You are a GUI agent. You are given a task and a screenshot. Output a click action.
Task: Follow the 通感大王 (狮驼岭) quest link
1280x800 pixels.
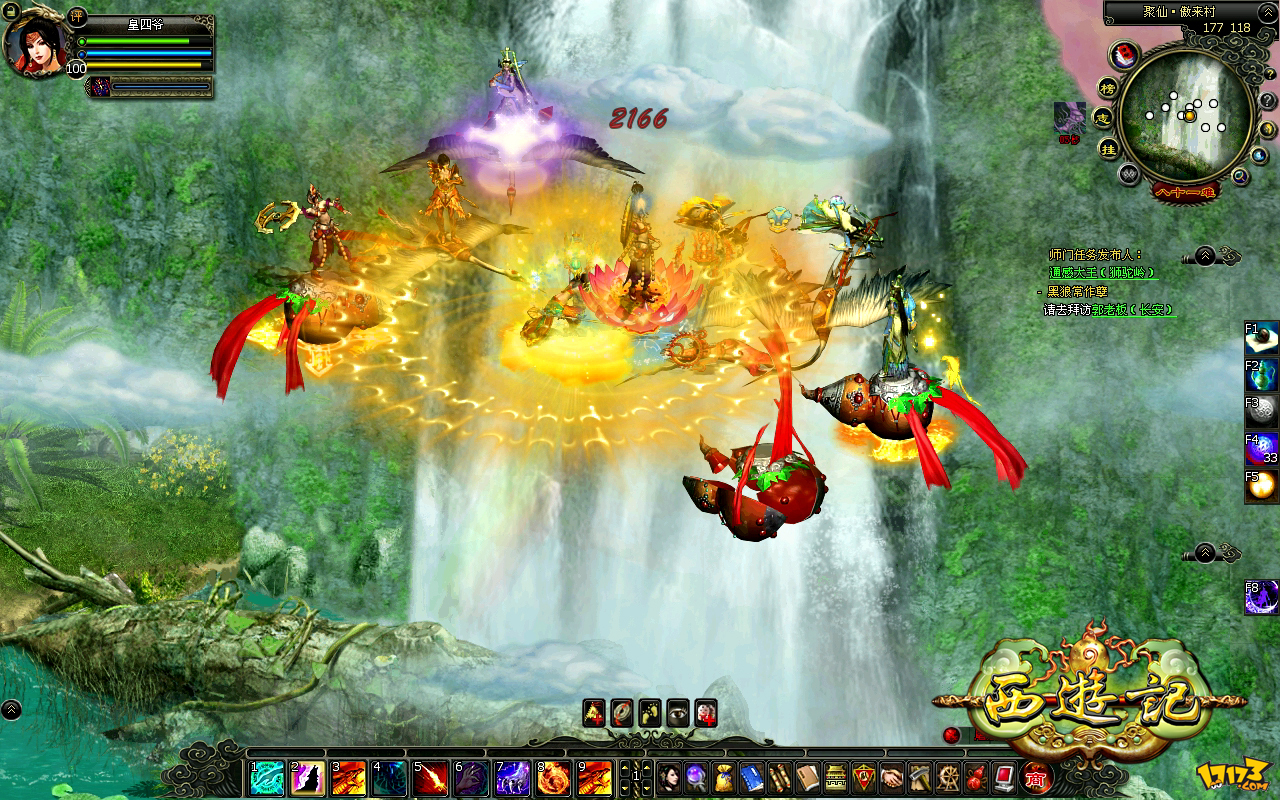click(x=1102, y=272)
